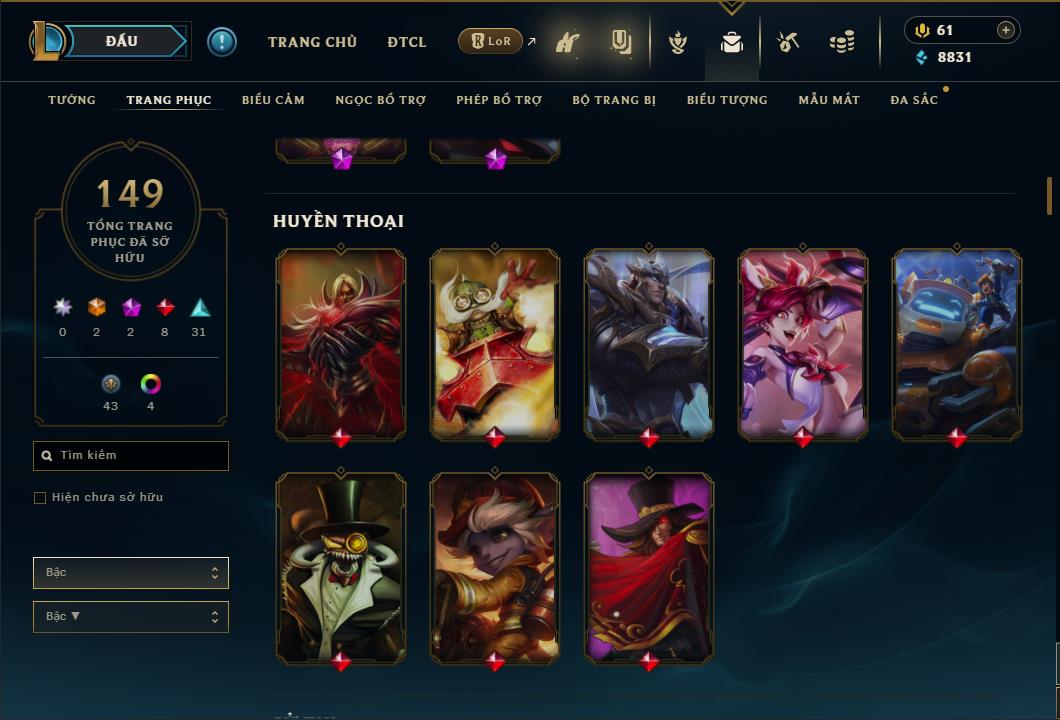Open the BIỂU CẢM tab
Viewport: 1060px width, 720px height.
273,100
